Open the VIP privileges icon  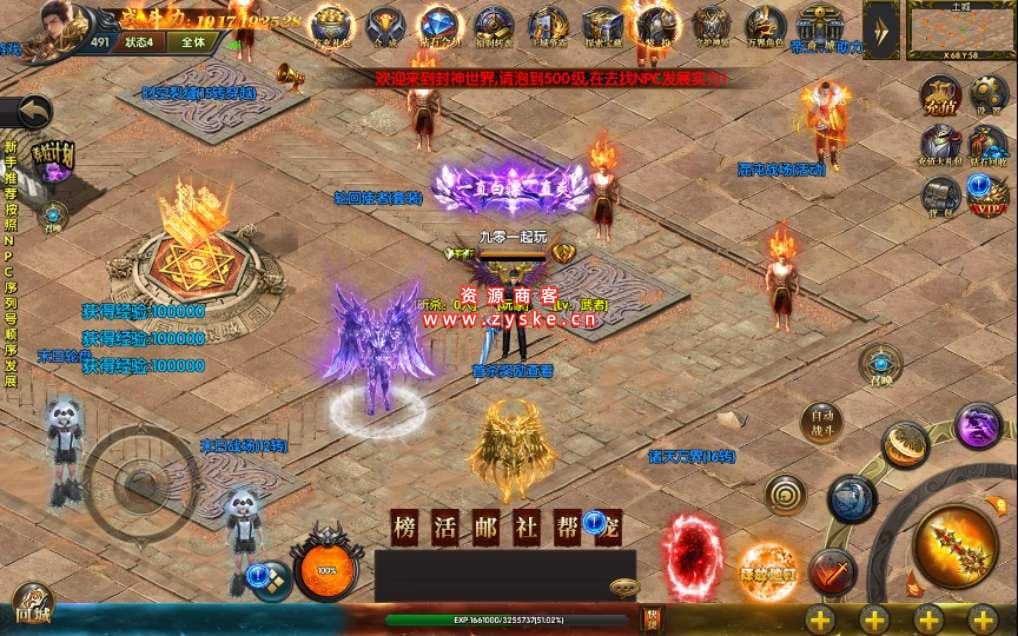point(987,195)
